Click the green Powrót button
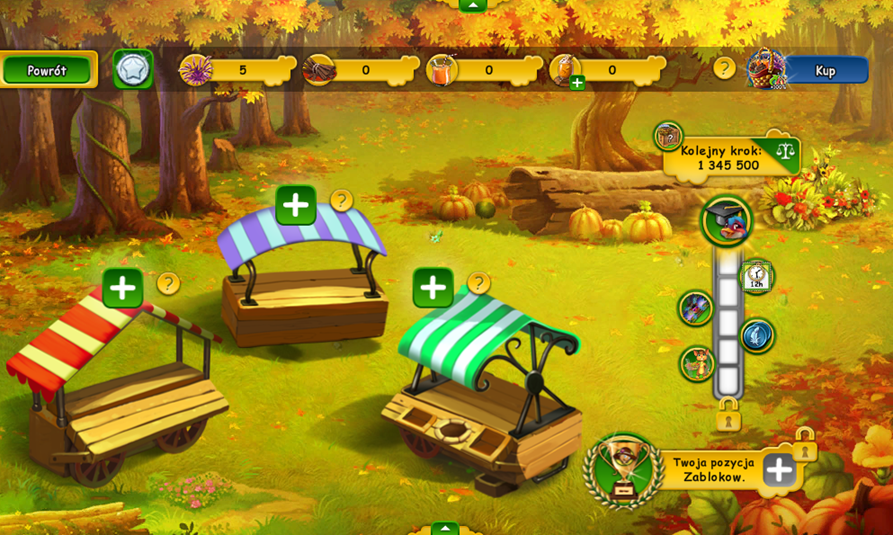893x535 pixels. pyautogui.click(x=47, y=70)
